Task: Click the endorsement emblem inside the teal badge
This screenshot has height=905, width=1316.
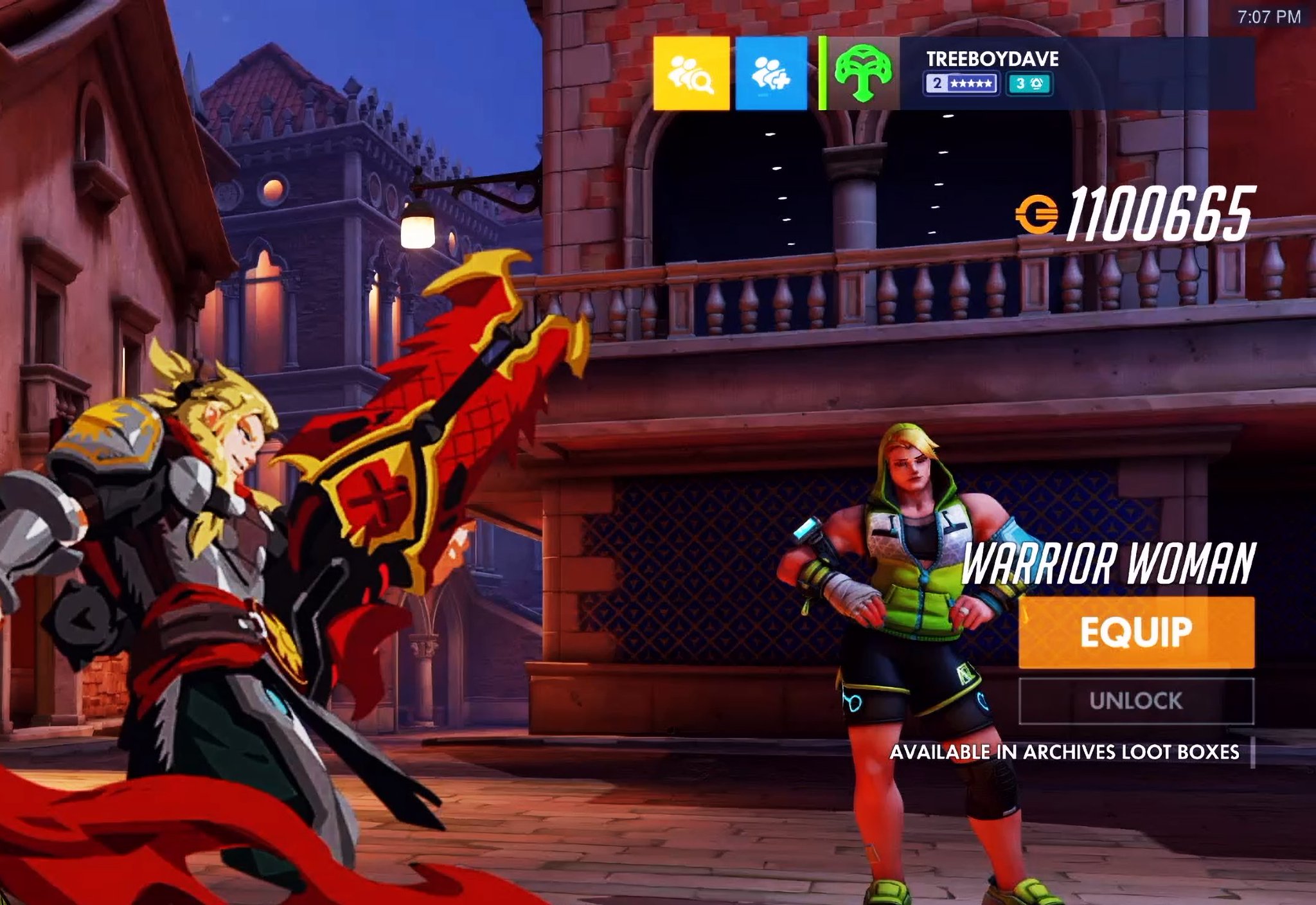Action: pyautogui.click(x=1037, y=84)
